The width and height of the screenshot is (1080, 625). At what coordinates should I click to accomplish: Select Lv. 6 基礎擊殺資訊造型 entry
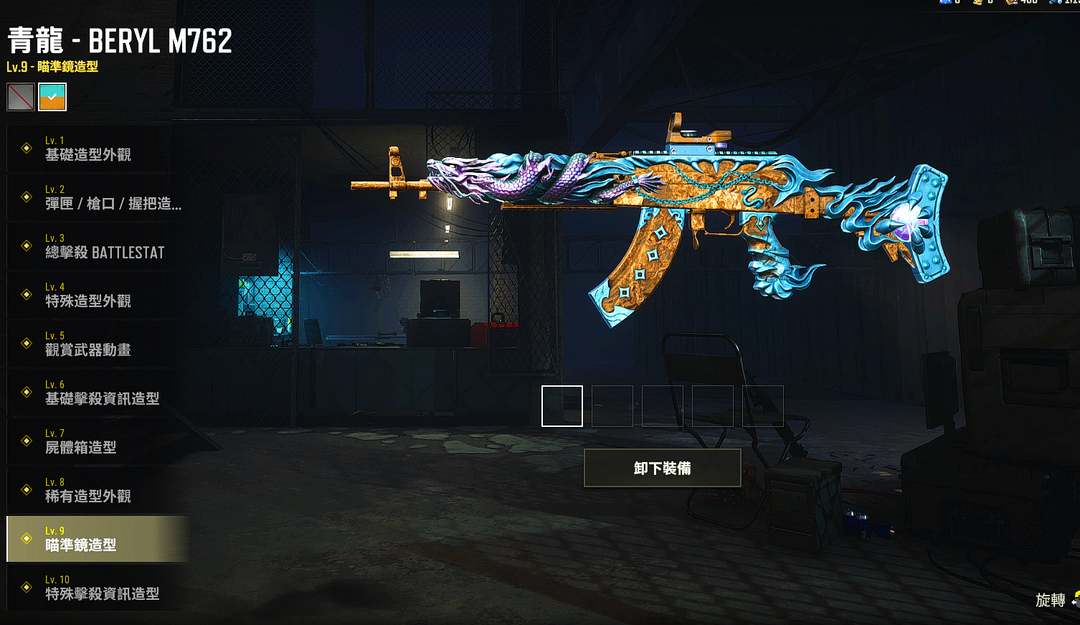click(x=95, y=393)
